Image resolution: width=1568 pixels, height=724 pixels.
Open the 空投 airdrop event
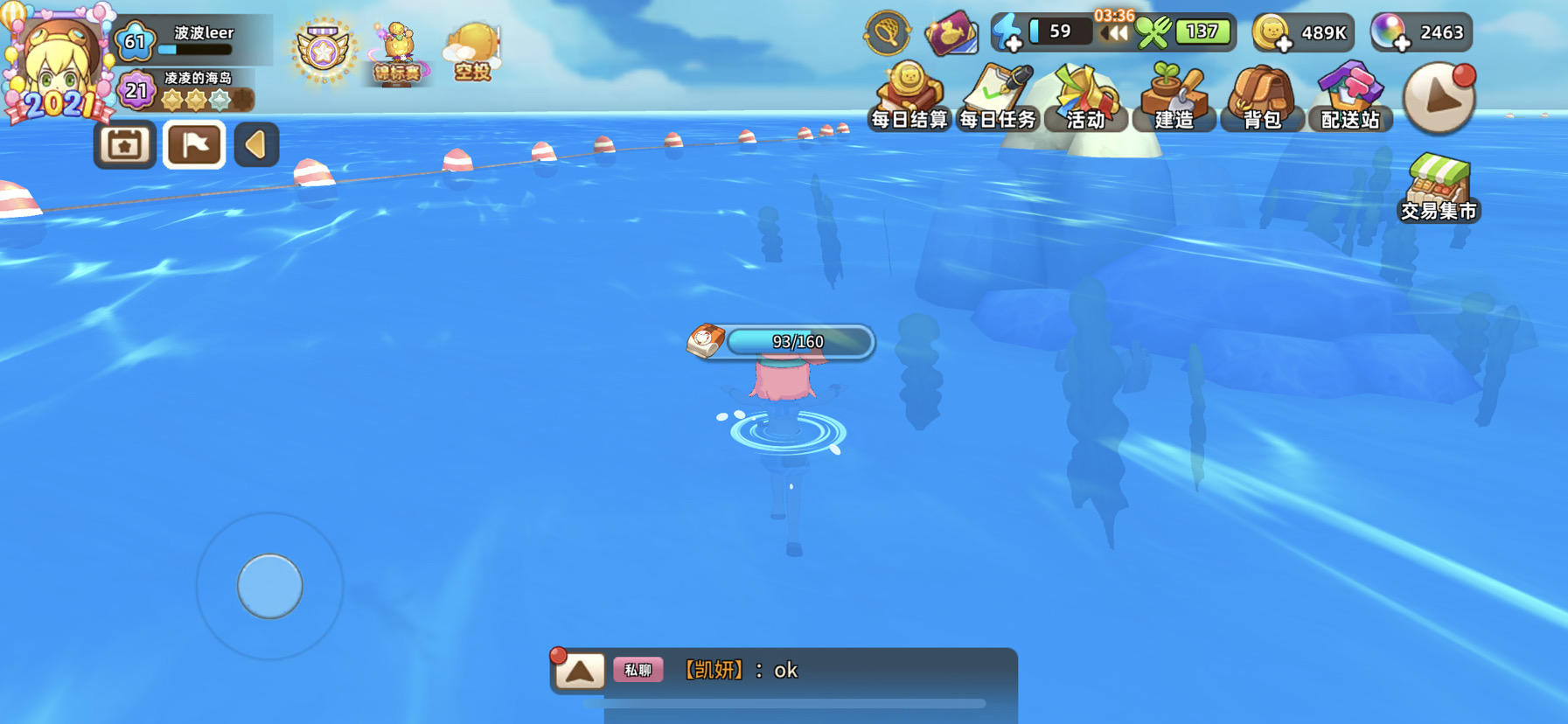pyautogui.click(x=470, y=44)
